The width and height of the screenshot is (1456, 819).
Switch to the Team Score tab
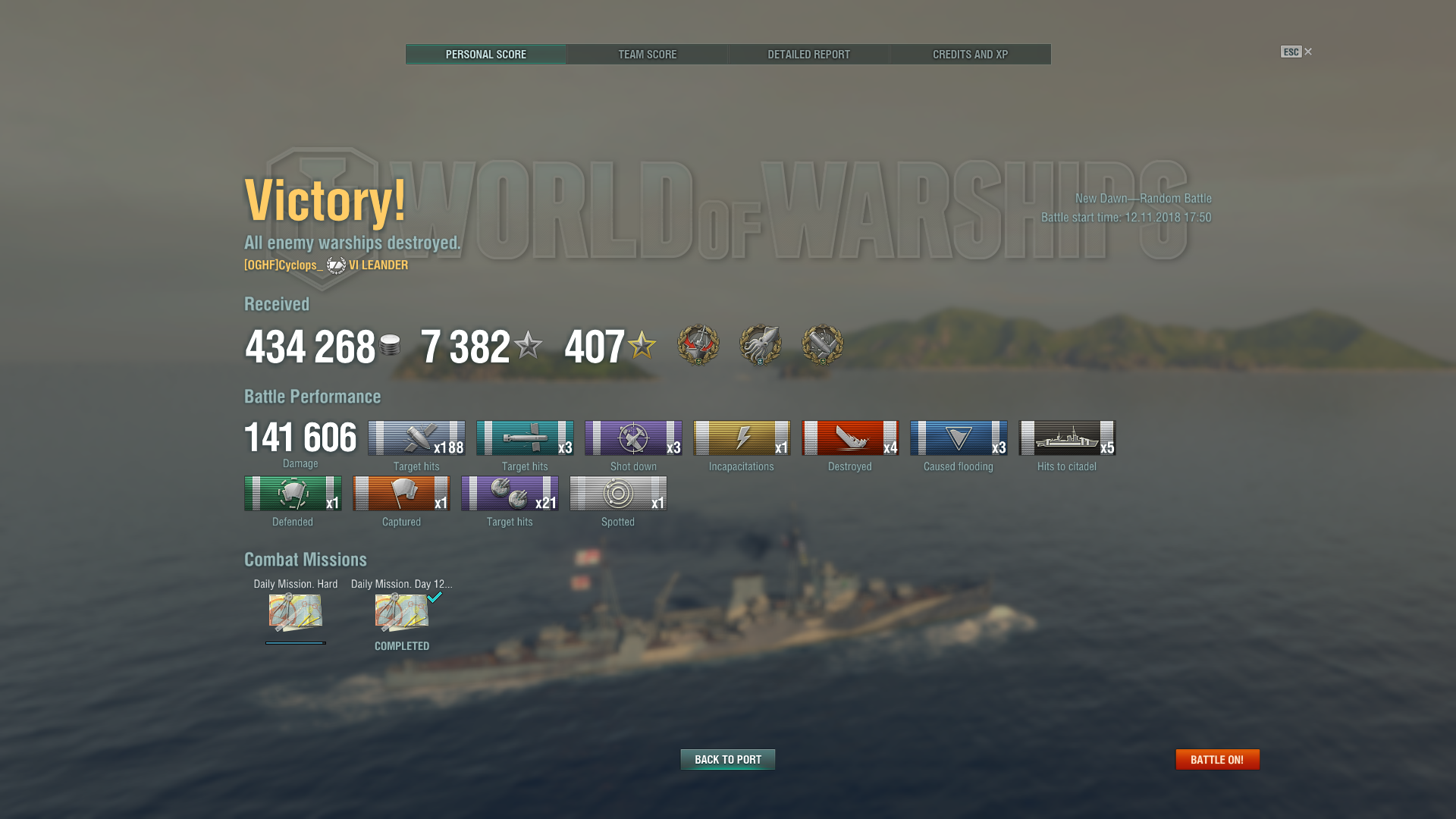point(647,55)
